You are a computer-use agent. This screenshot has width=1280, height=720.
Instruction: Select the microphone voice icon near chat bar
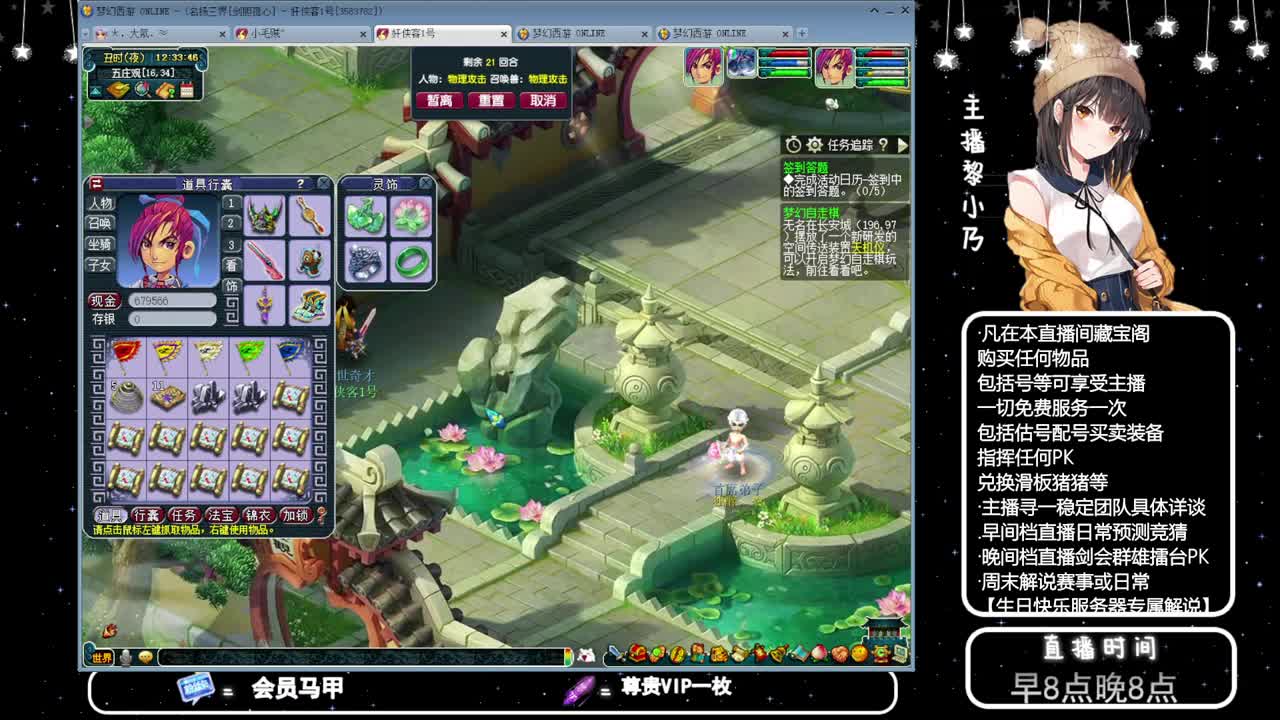pyautogui.click(x=124, y=656)
